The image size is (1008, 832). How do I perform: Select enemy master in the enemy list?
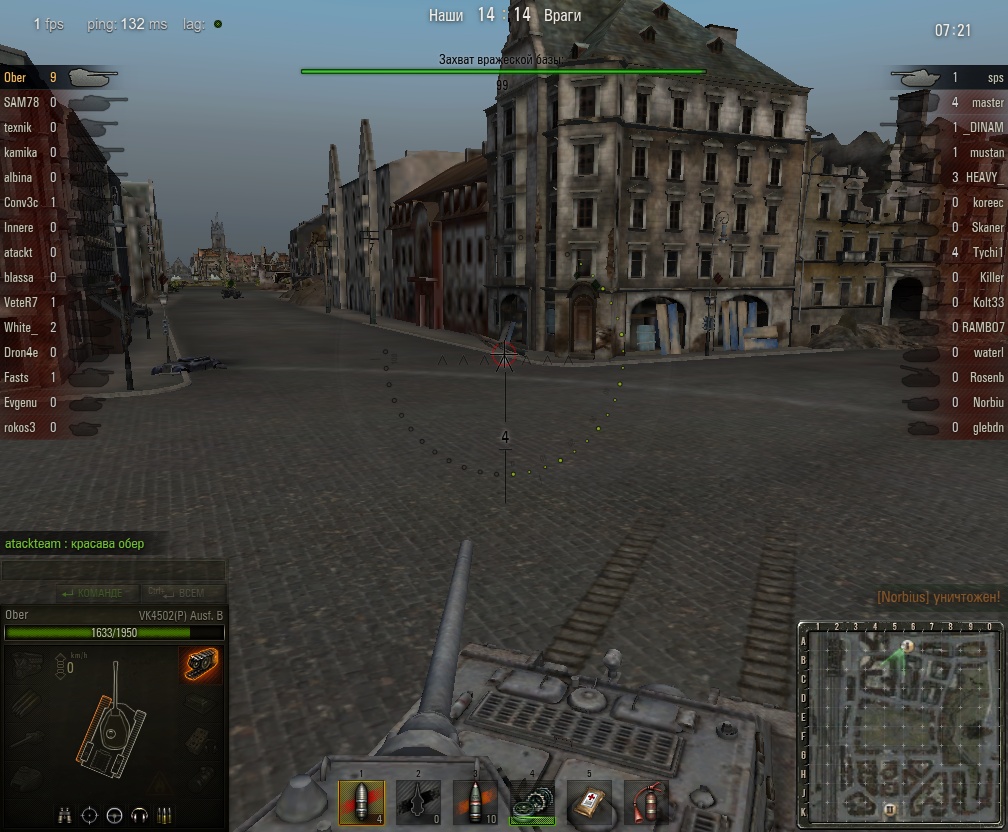(987, 102)
